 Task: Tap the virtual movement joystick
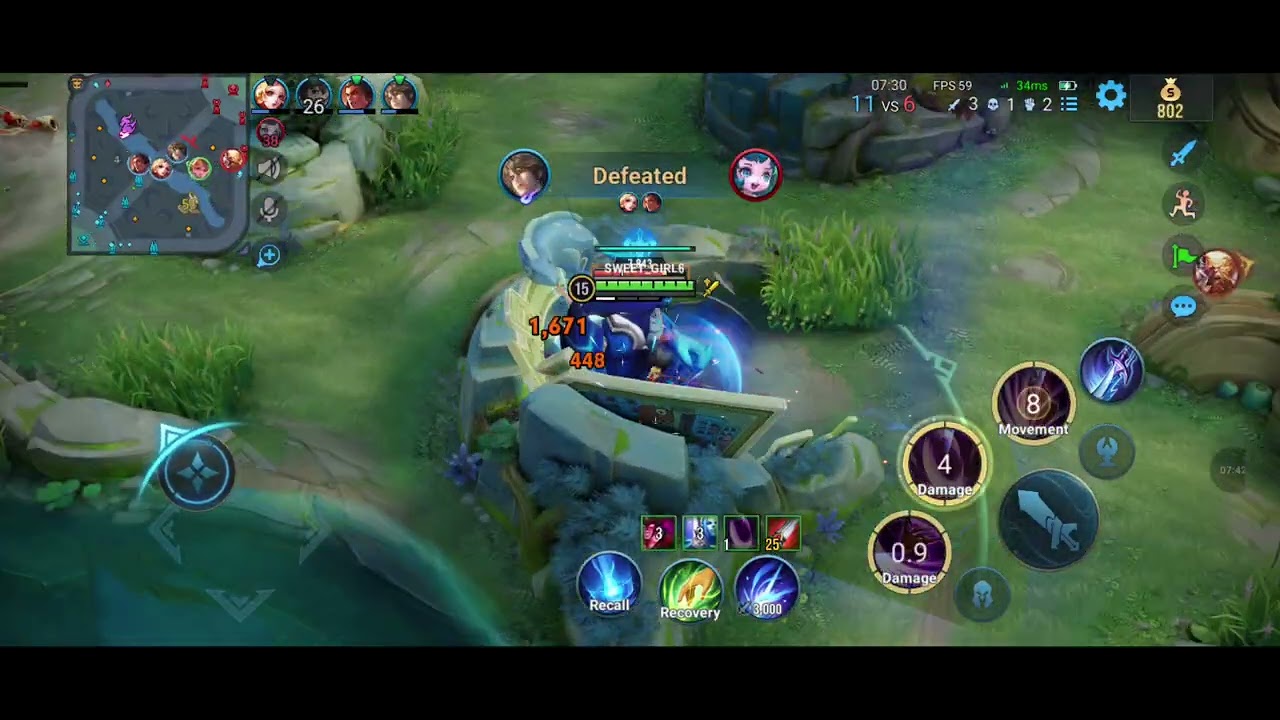coord(197,472)
